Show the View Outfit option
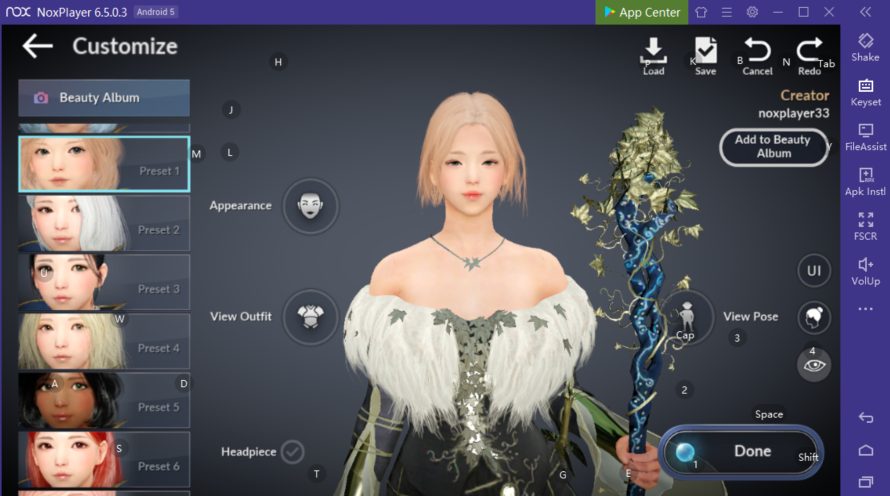 [x=311, y=317]
